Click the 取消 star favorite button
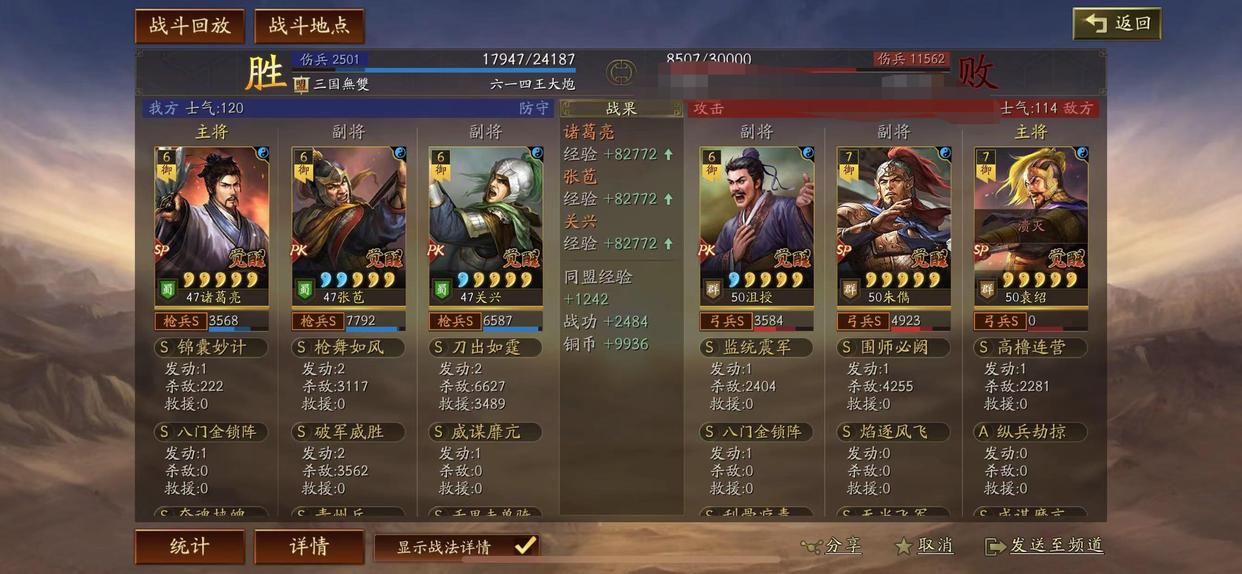1242x574 pixels. 924,546
